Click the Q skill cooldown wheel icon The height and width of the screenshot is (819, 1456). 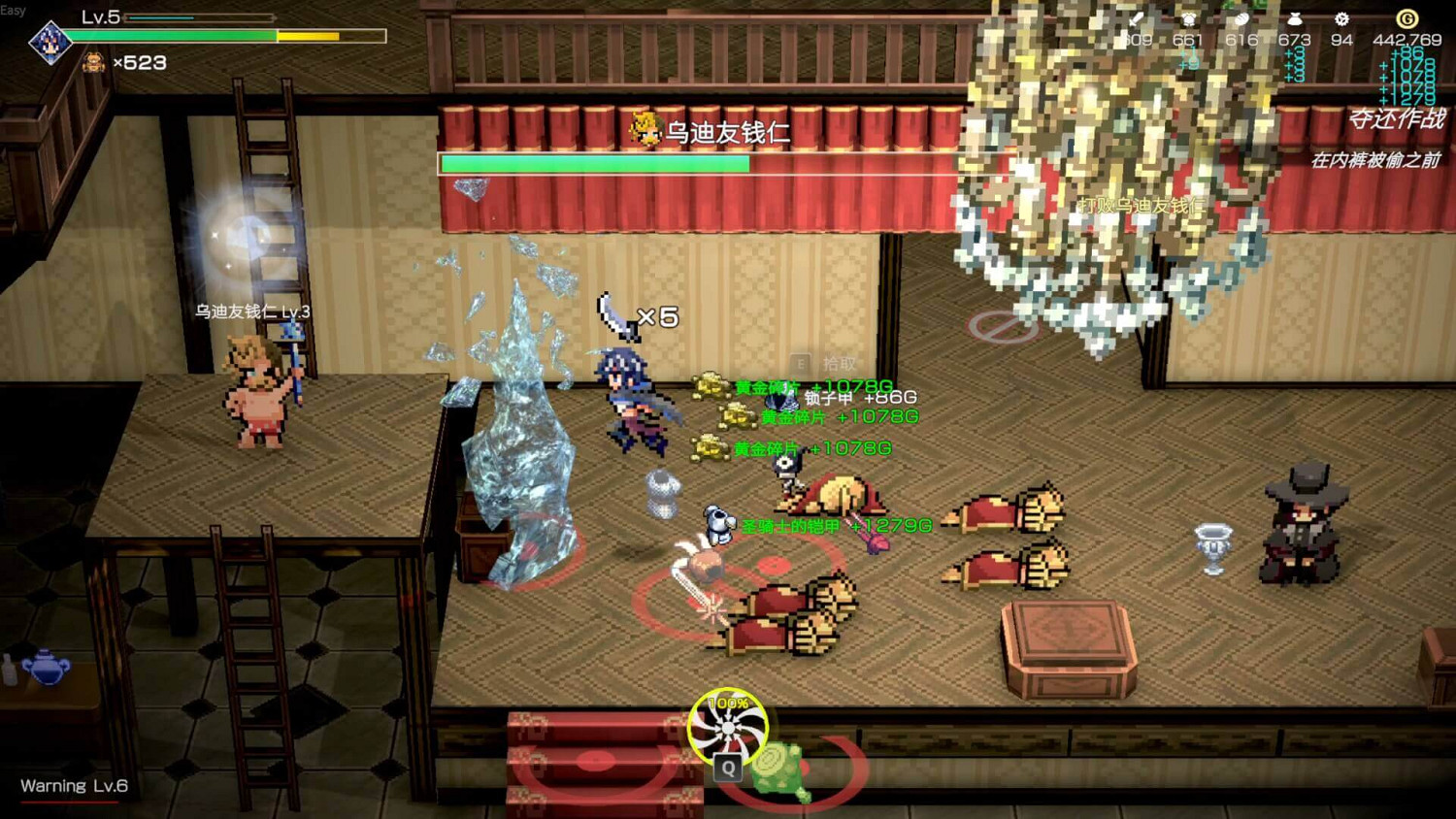726,728
